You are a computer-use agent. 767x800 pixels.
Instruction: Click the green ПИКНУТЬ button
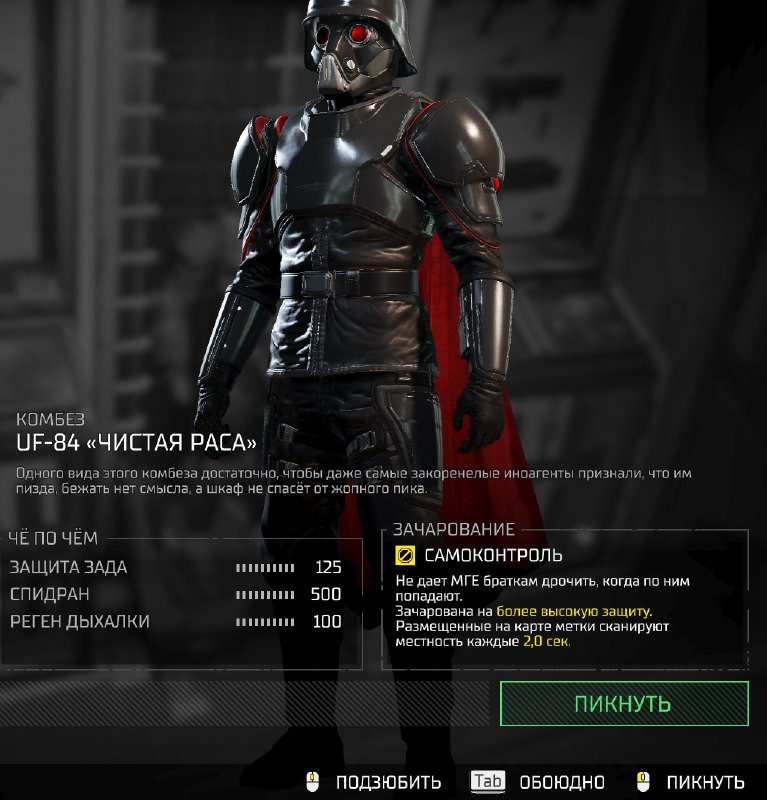[x=624, y=703]
